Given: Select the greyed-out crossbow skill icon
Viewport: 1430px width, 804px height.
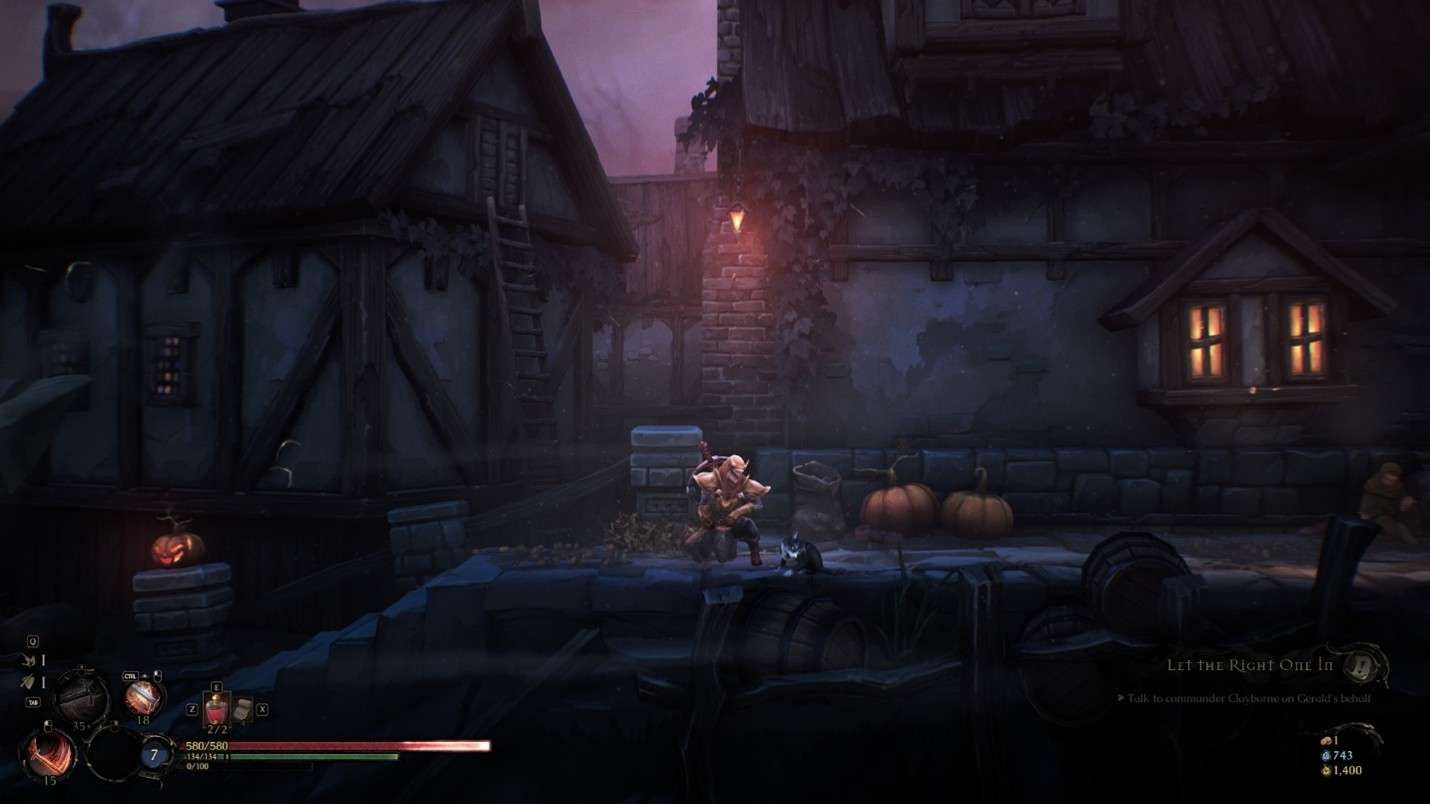Looking at the screenshot, I should tap(81, 697).
